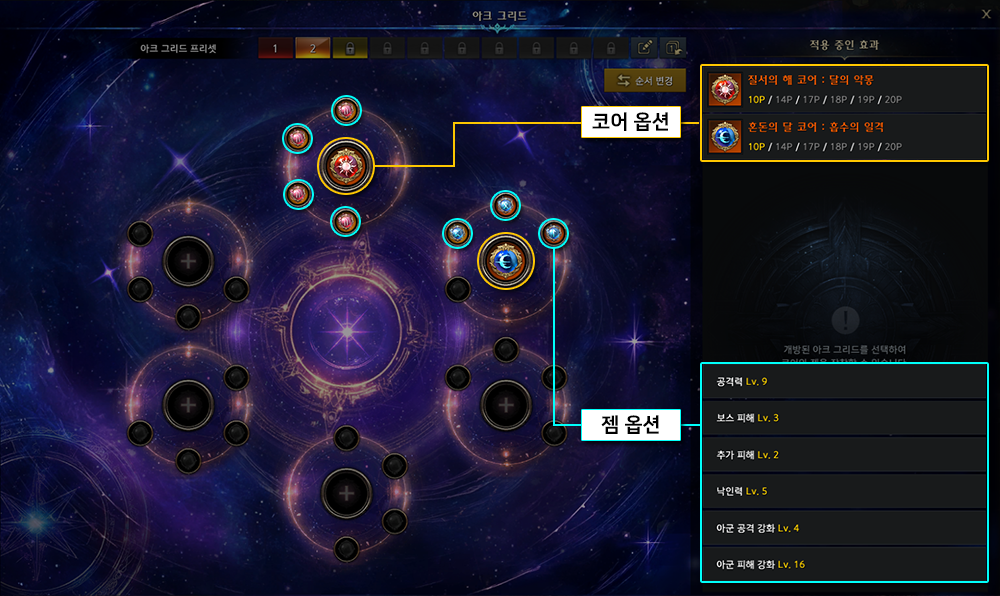Switch to Ark Grid preset 2
1000x596 pixels.
click(313, 48)
